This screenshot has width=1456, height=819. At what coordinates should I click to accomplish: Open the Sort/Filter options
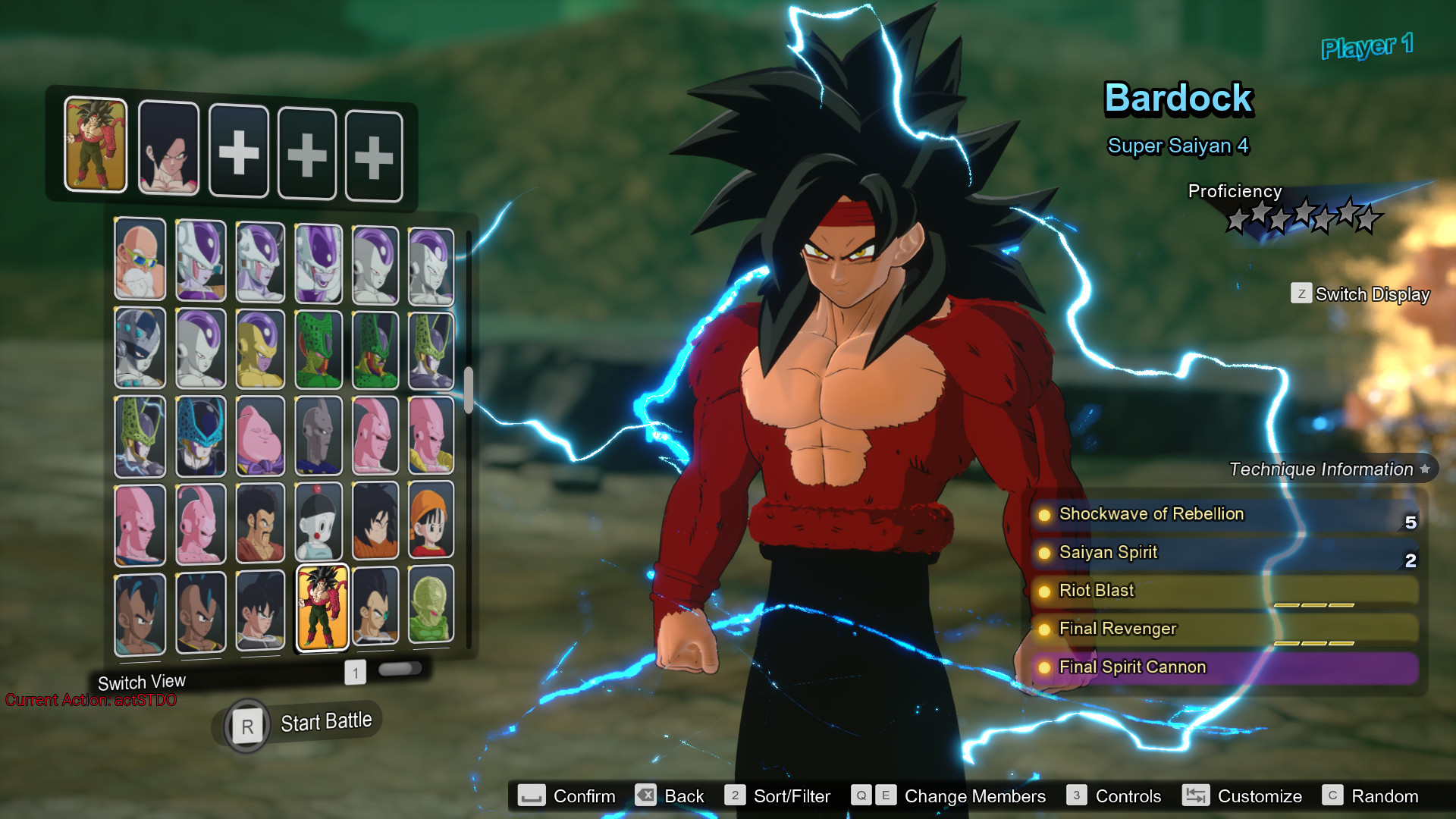coord(778,796)
